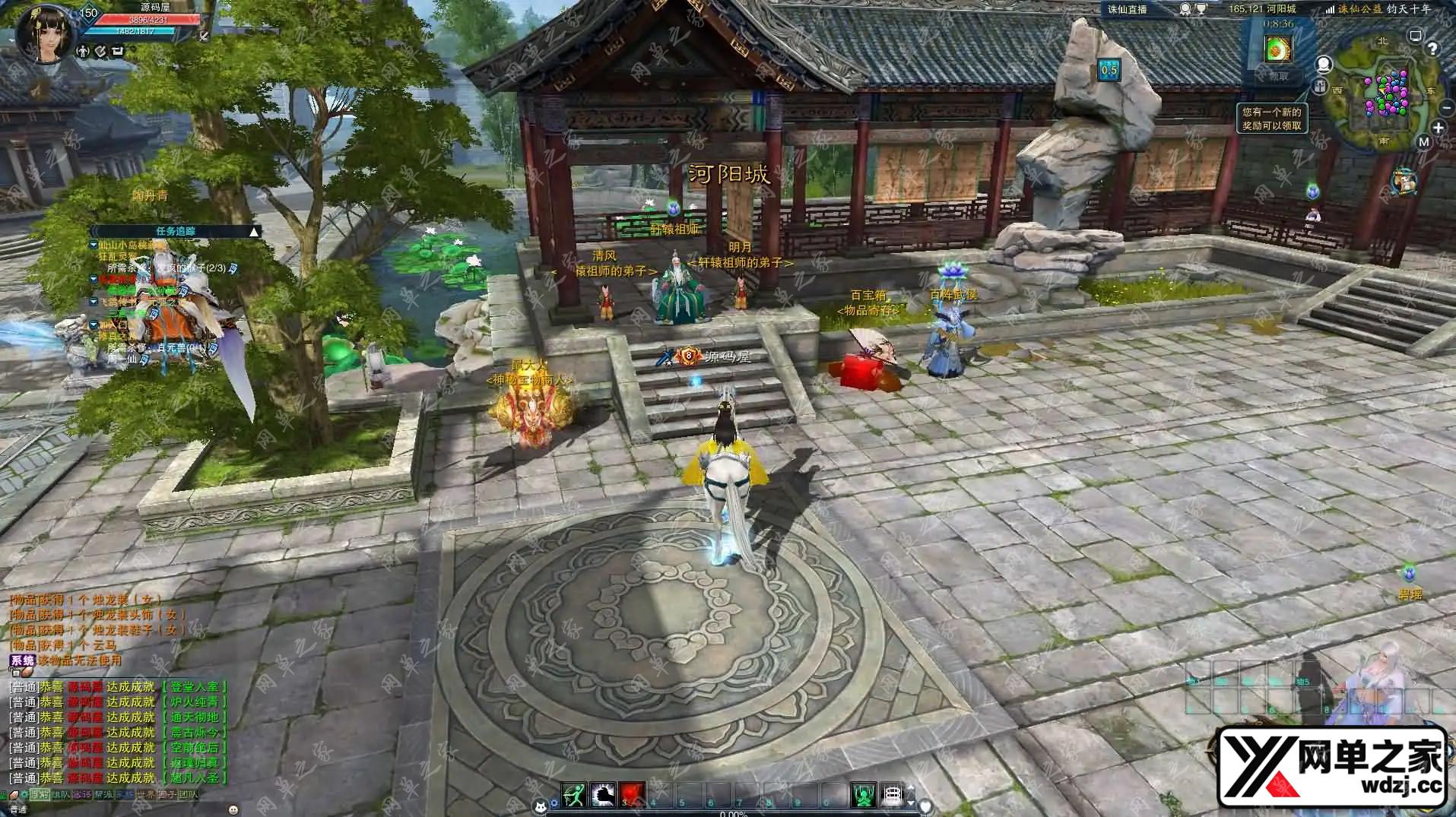
Task: Open the chat emoji picker
Action: (233, 809)
